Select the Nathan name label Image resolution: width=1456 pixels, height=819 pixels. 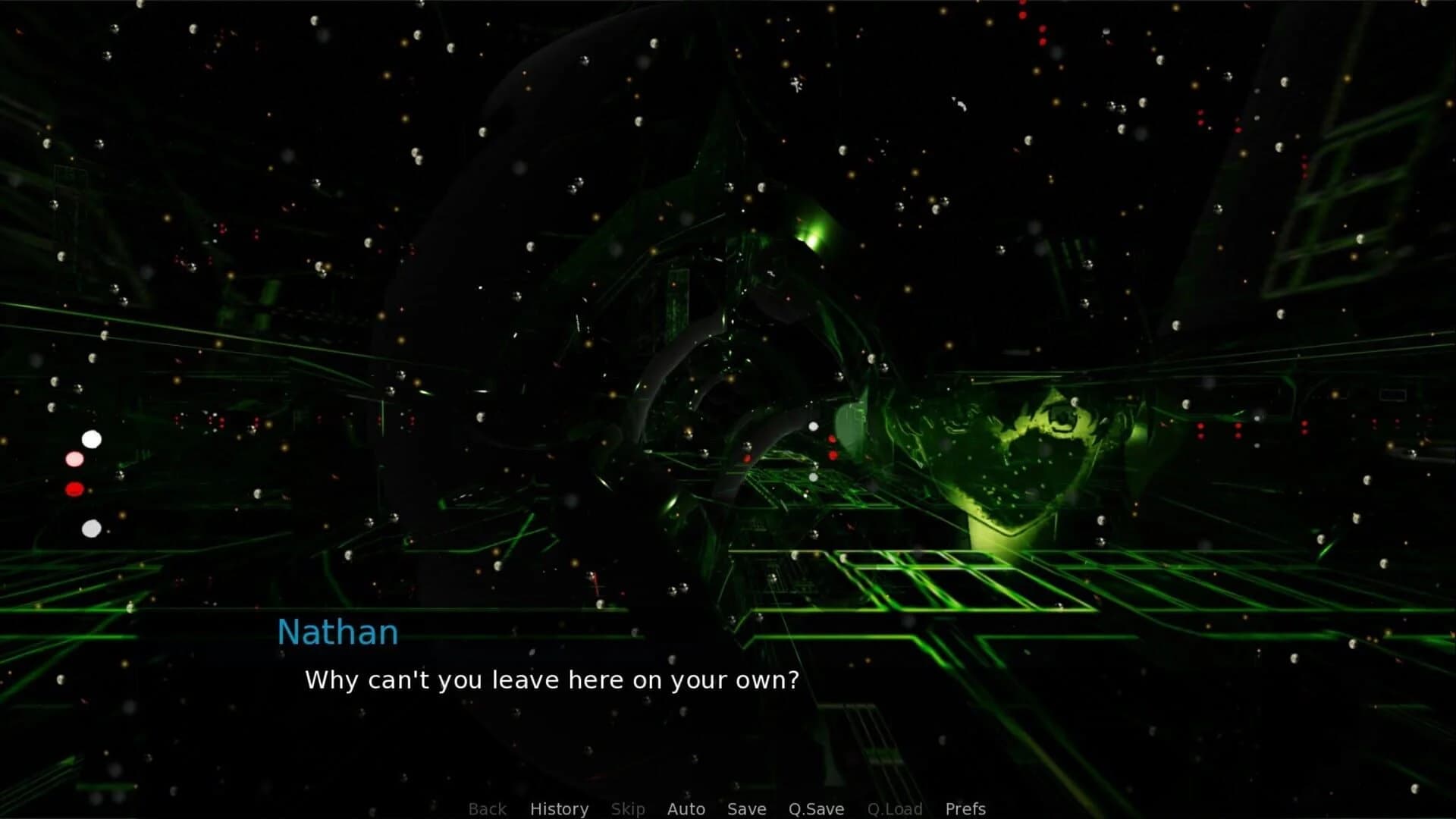[x=337, y=632]
